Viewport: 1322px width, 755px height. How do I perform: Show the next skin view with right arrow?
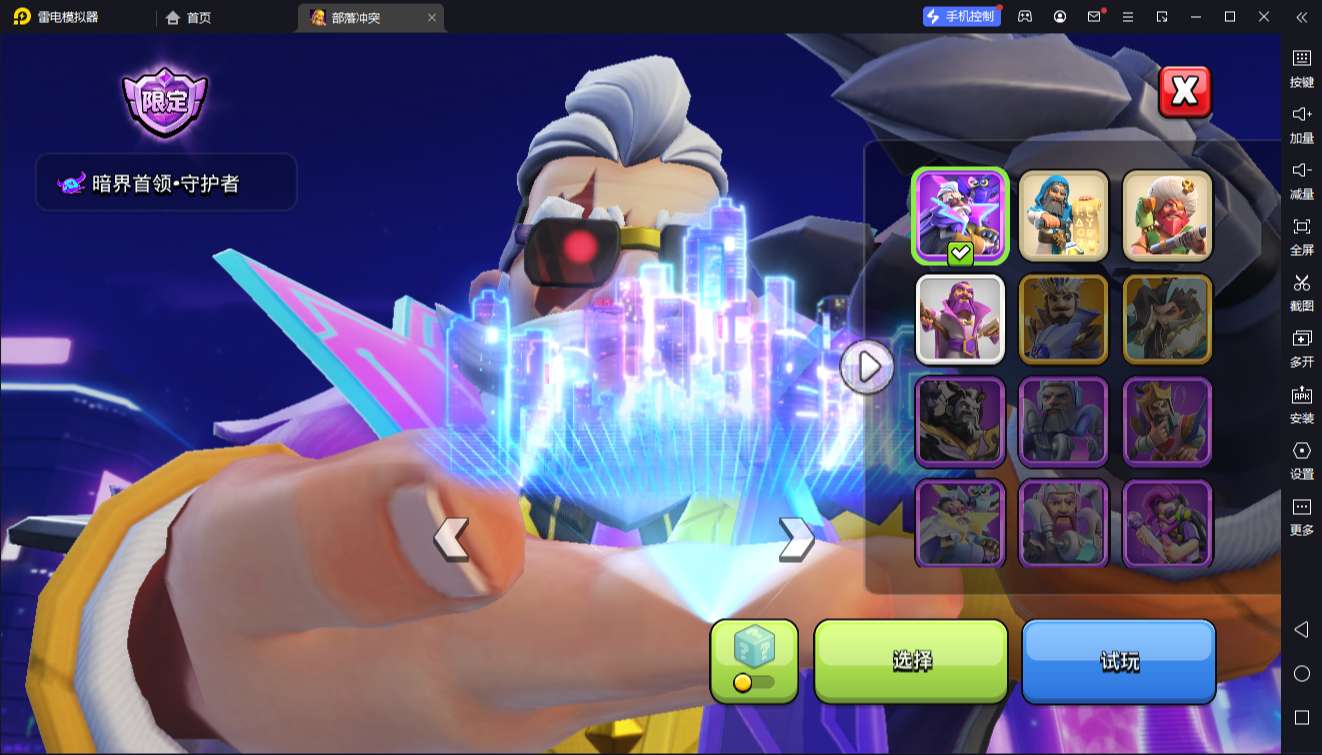click(795, 539)
